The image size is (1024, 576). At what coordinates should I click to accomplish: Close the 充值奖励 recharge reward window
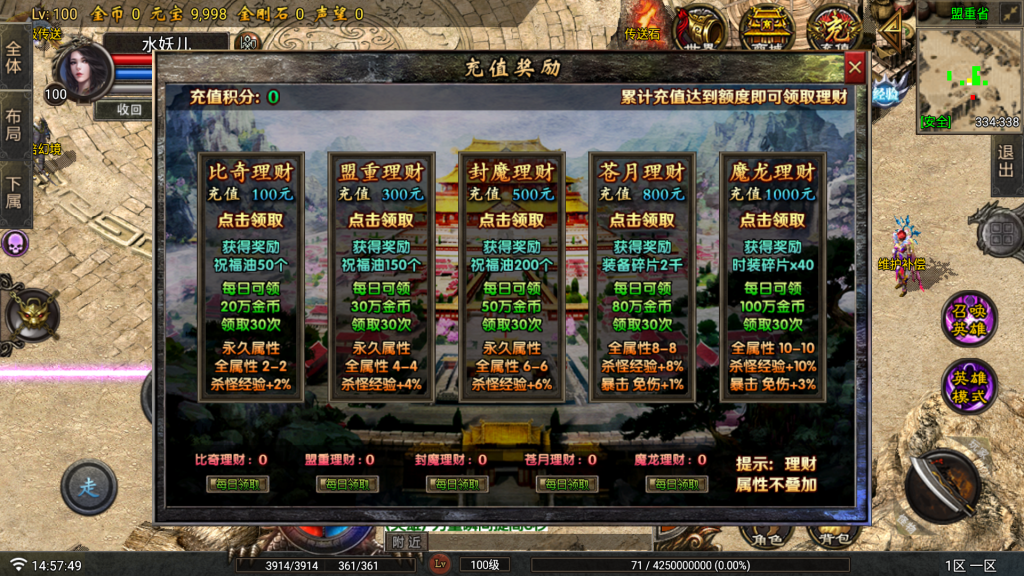pos(854,68)
